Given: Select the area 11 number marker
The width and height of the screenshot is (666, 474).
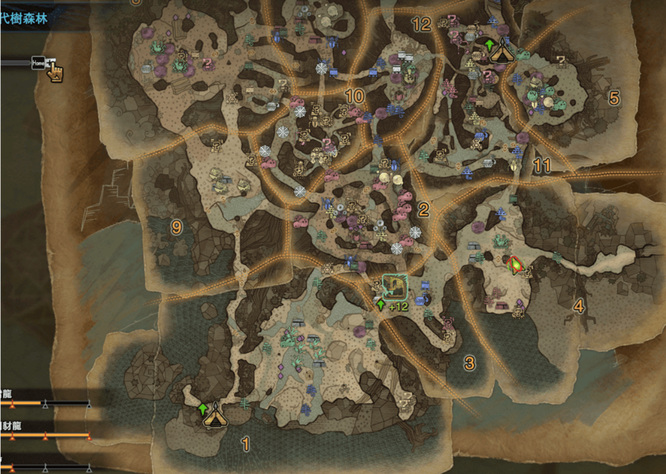Looking at the screenshot, I should [543, 164].
